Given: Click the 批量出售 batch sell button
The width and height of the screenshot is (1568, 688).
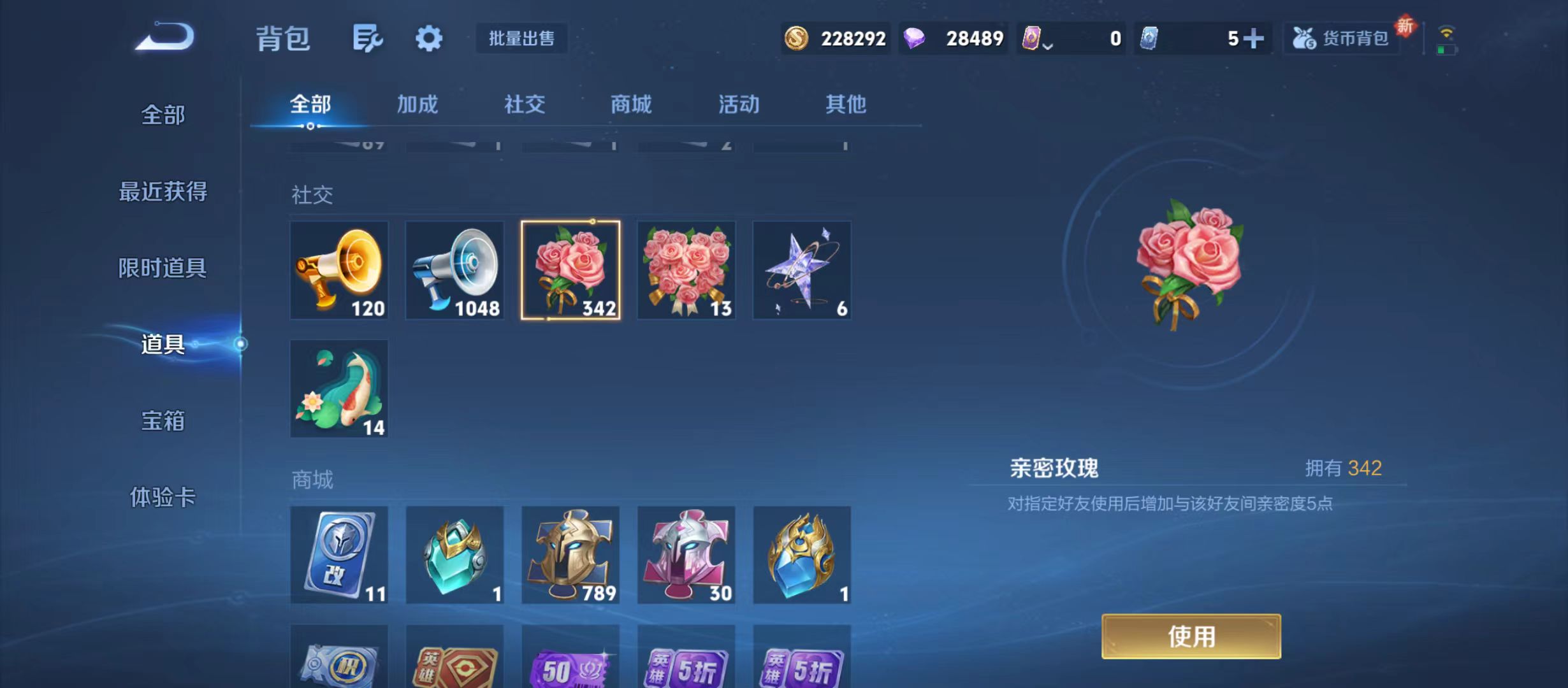Looking at the screenshot, I should [521, 38].
